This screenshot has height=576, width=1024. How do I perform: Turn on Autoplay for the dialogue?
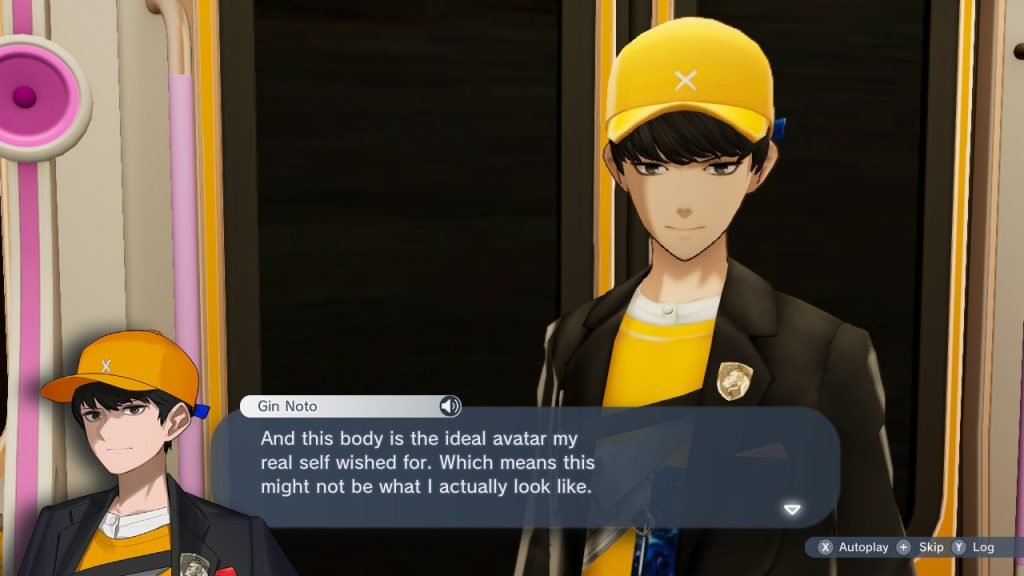(853, 547)
